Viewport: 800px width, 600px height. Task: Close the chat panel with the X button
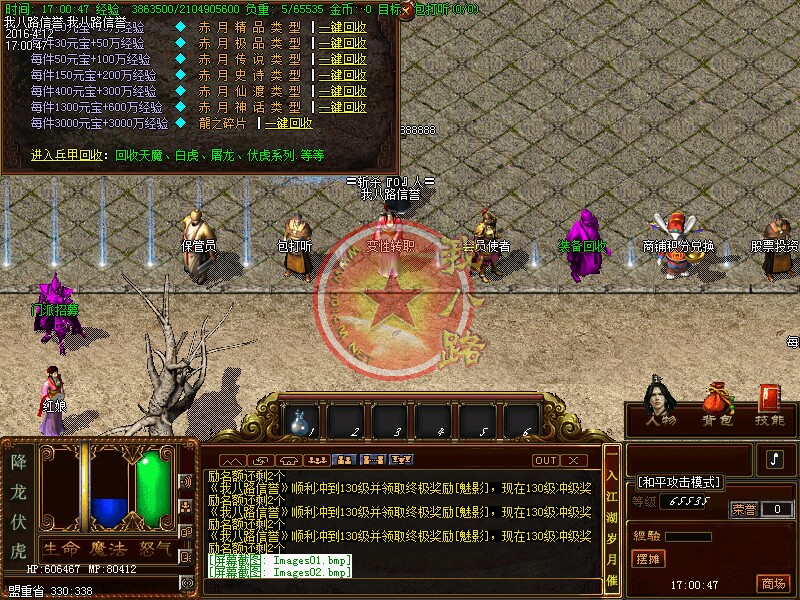573,460
